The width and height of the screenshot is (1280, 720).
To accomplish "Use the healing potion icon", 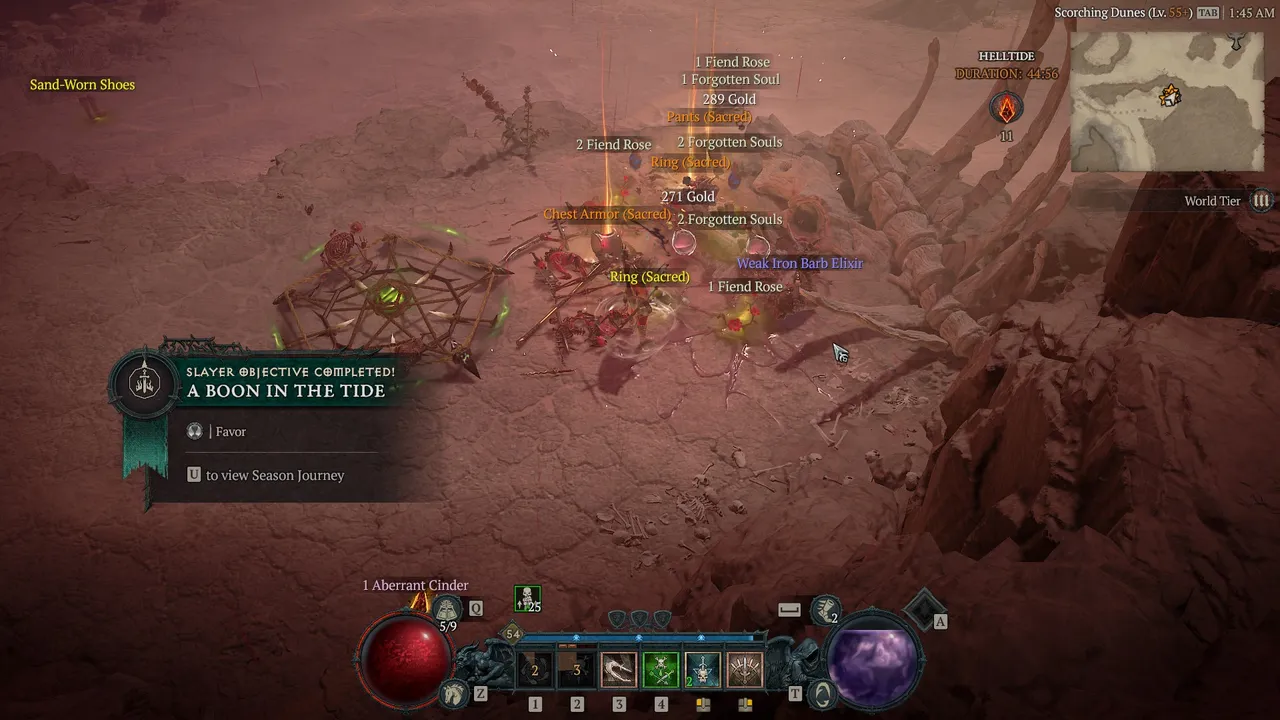I will click(446, 608).
